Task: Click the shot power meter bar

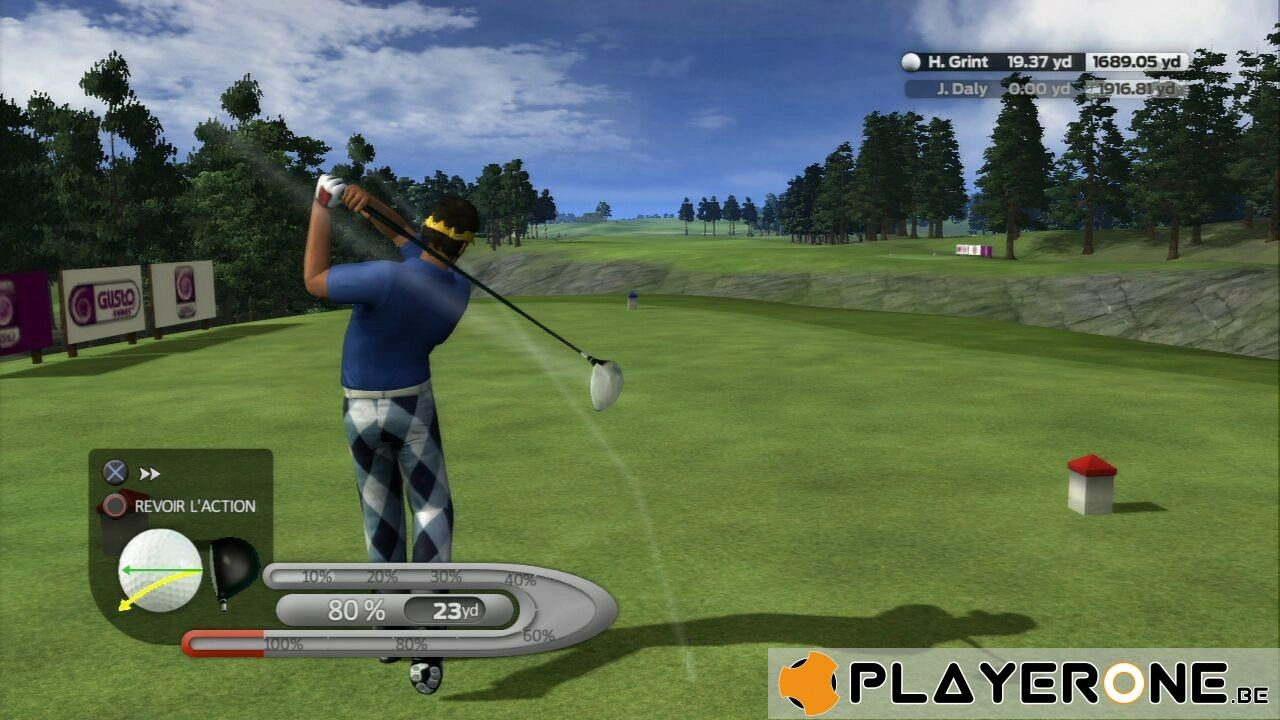Action: click(400, 609)
